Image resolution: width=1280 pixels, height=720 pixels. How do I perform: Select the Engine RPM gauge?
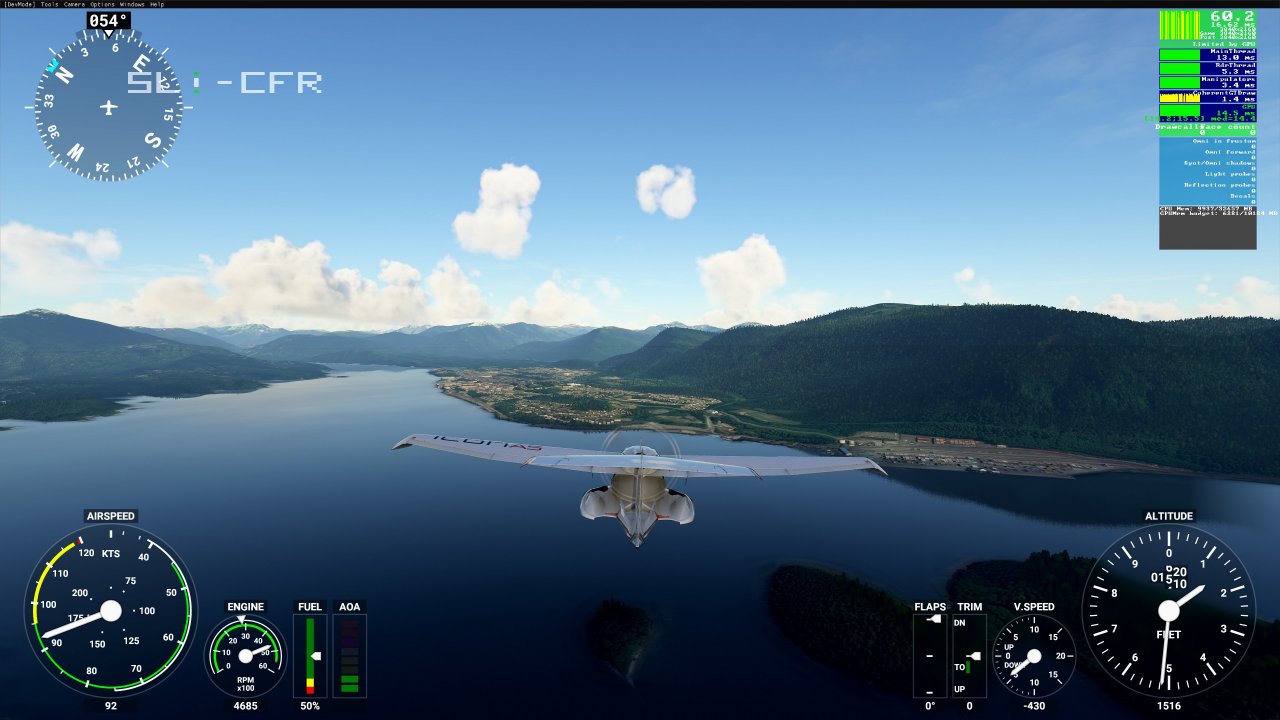tap(245, 655)
